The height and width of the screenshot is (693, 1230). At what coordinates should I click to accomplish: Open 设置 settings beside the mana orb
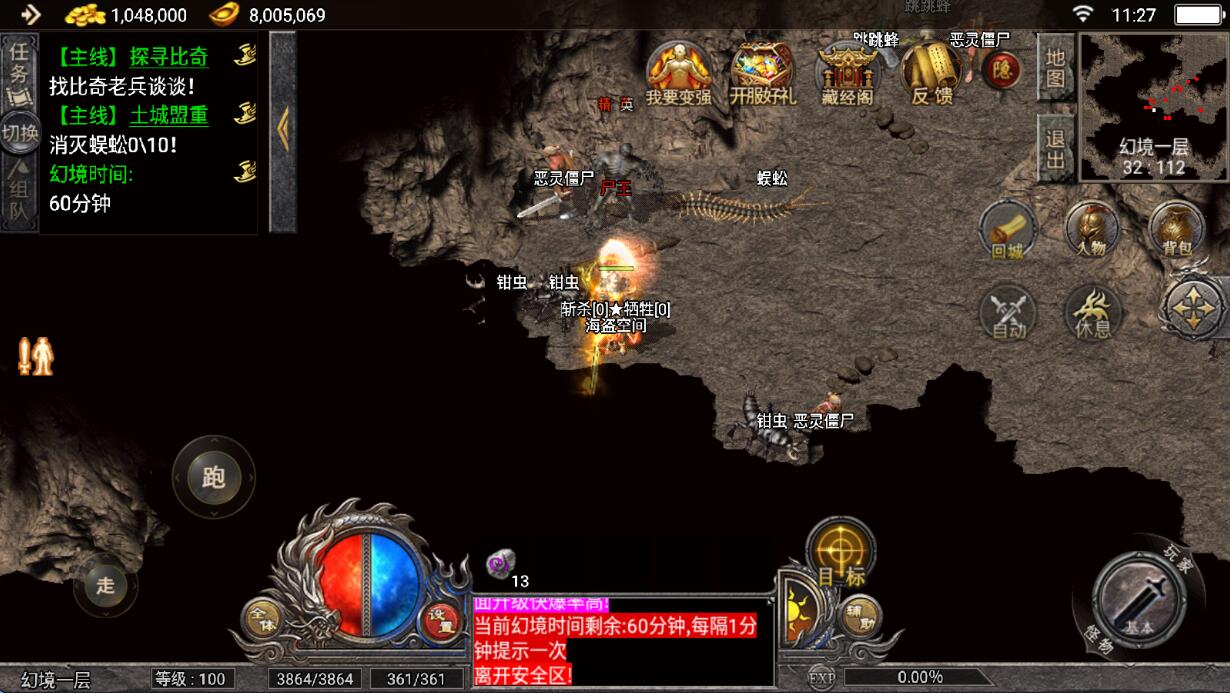click(x=441, y=622)
